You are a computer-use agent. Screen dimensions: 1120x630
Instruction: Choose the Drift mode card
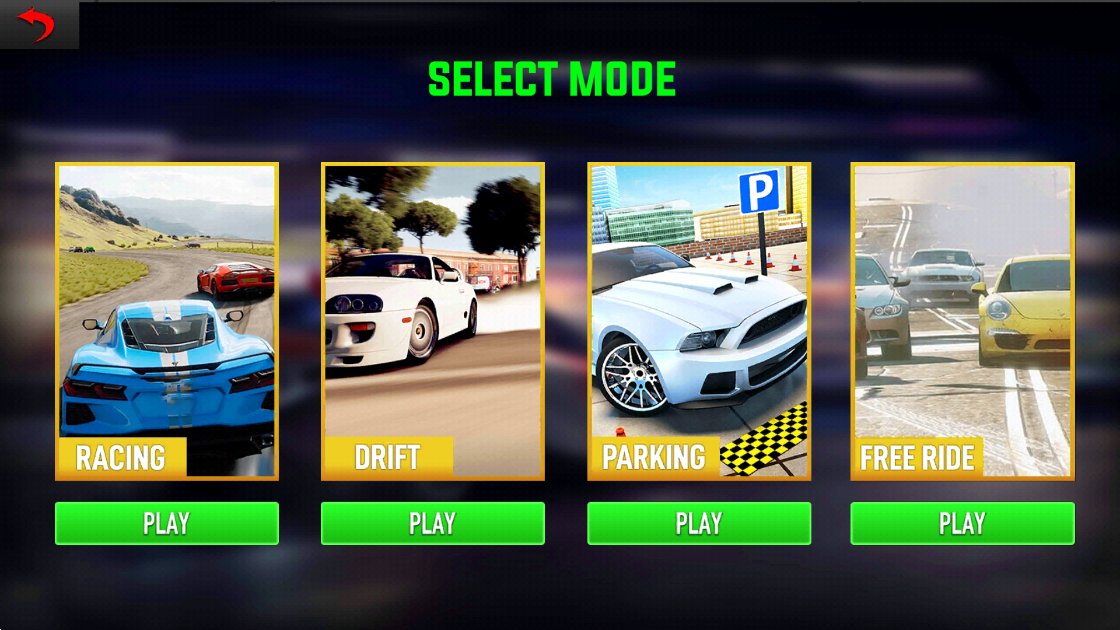(x=433, y=321)
